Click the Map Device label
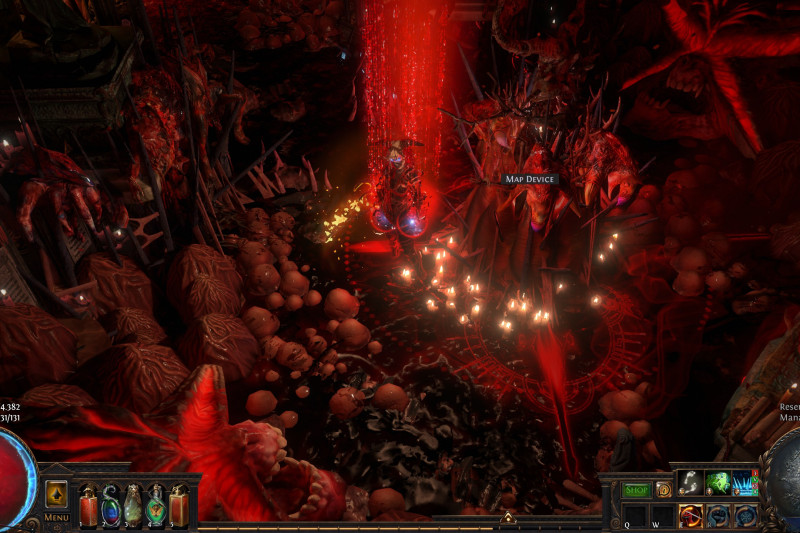The image size is (800, 533). coord(530,179)
